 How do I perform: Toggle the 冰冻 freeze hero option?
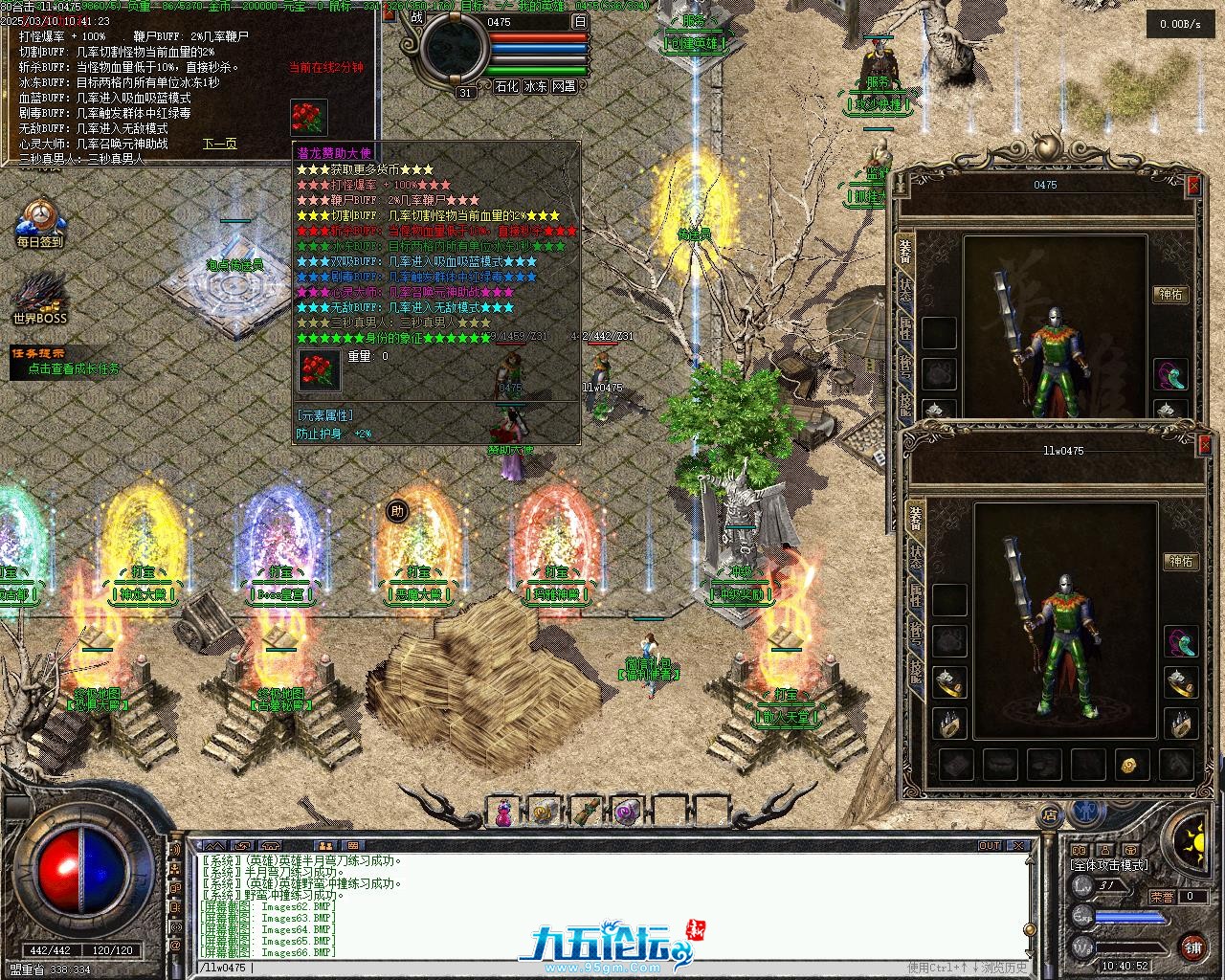pyautogui.click(x=535, y=86)
